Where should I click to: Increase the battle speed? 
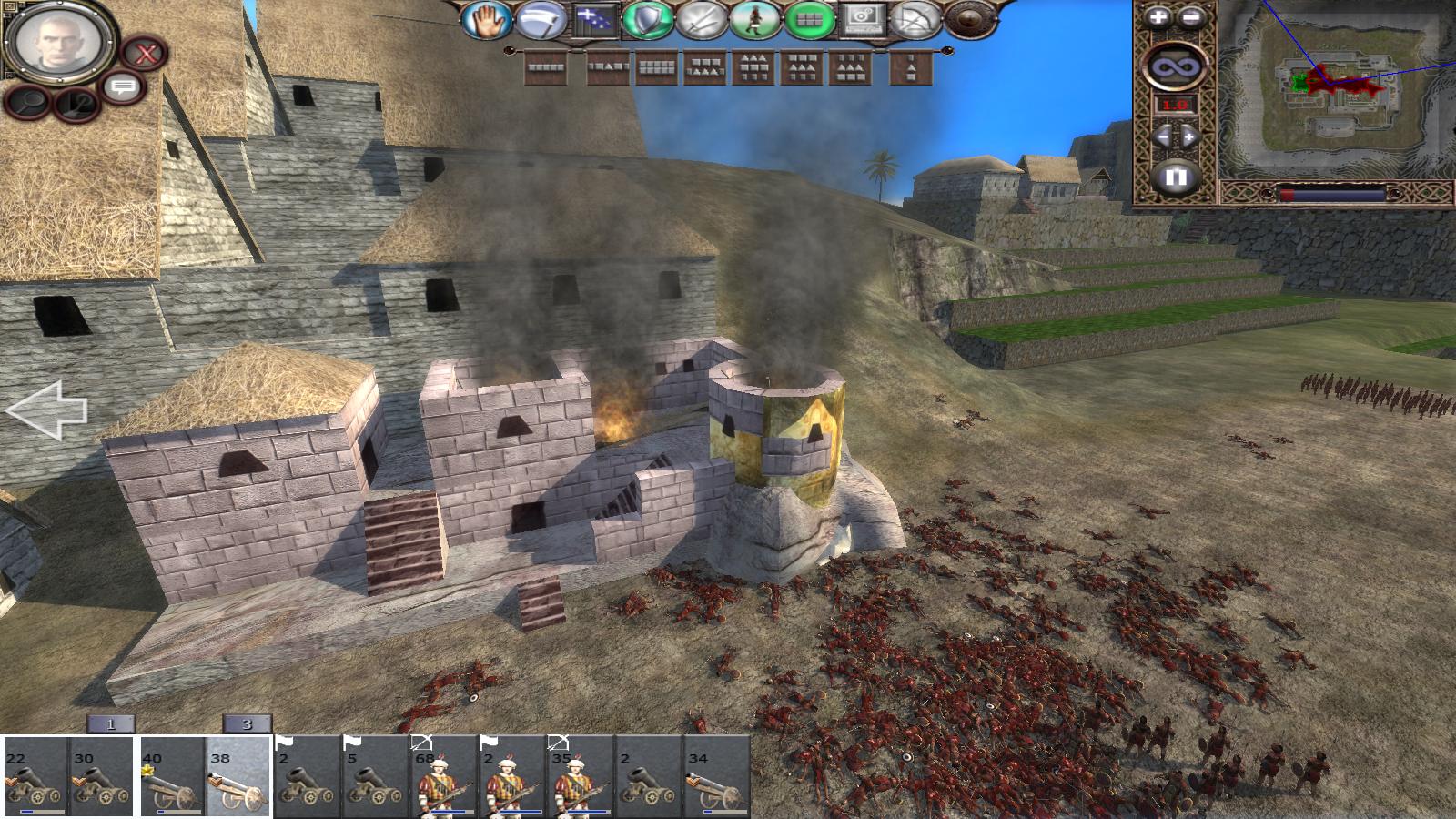(x=1189, y=137)
